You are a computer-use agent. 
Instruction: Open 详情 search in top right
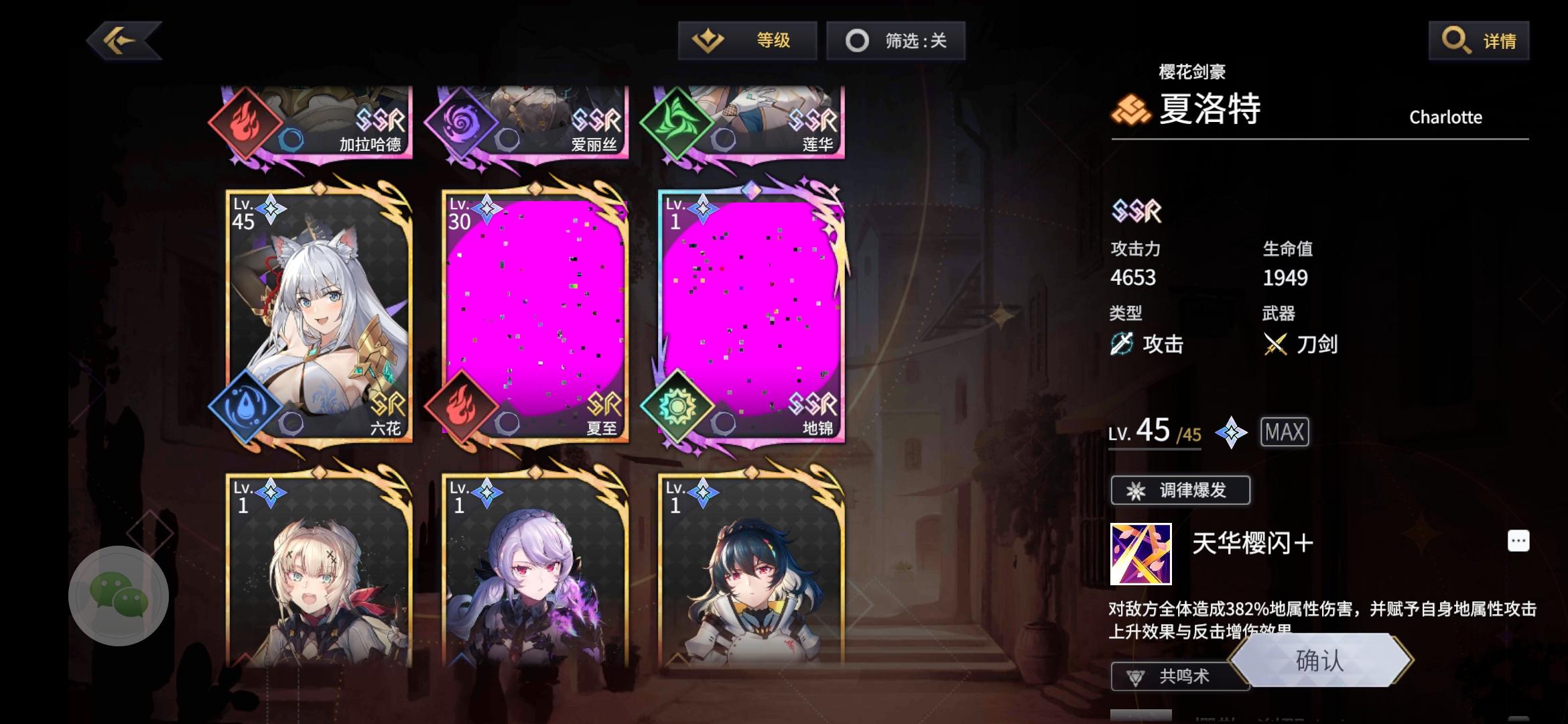[x=1479, y=40]
